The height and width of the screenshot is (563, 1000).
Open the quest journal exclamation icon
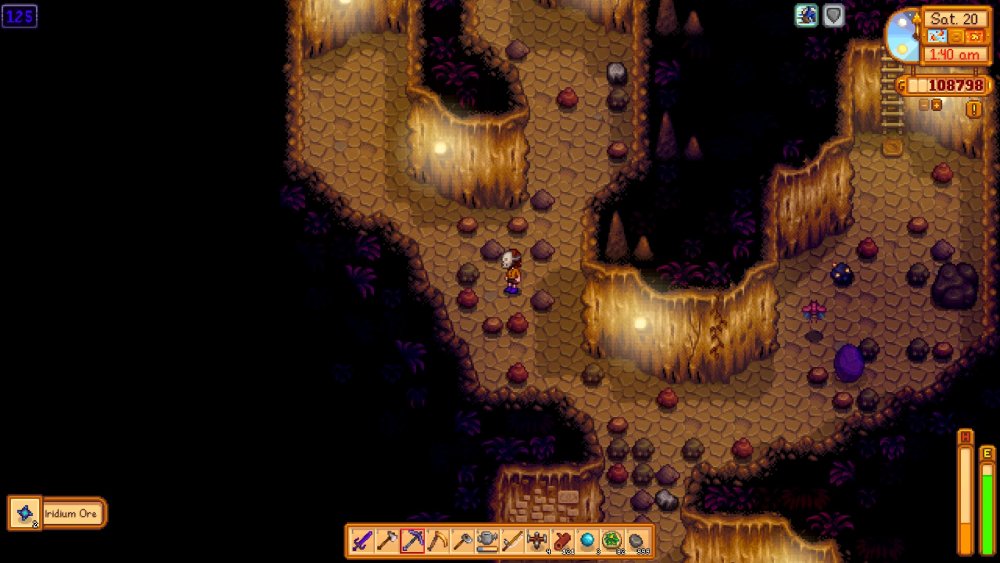973,108
